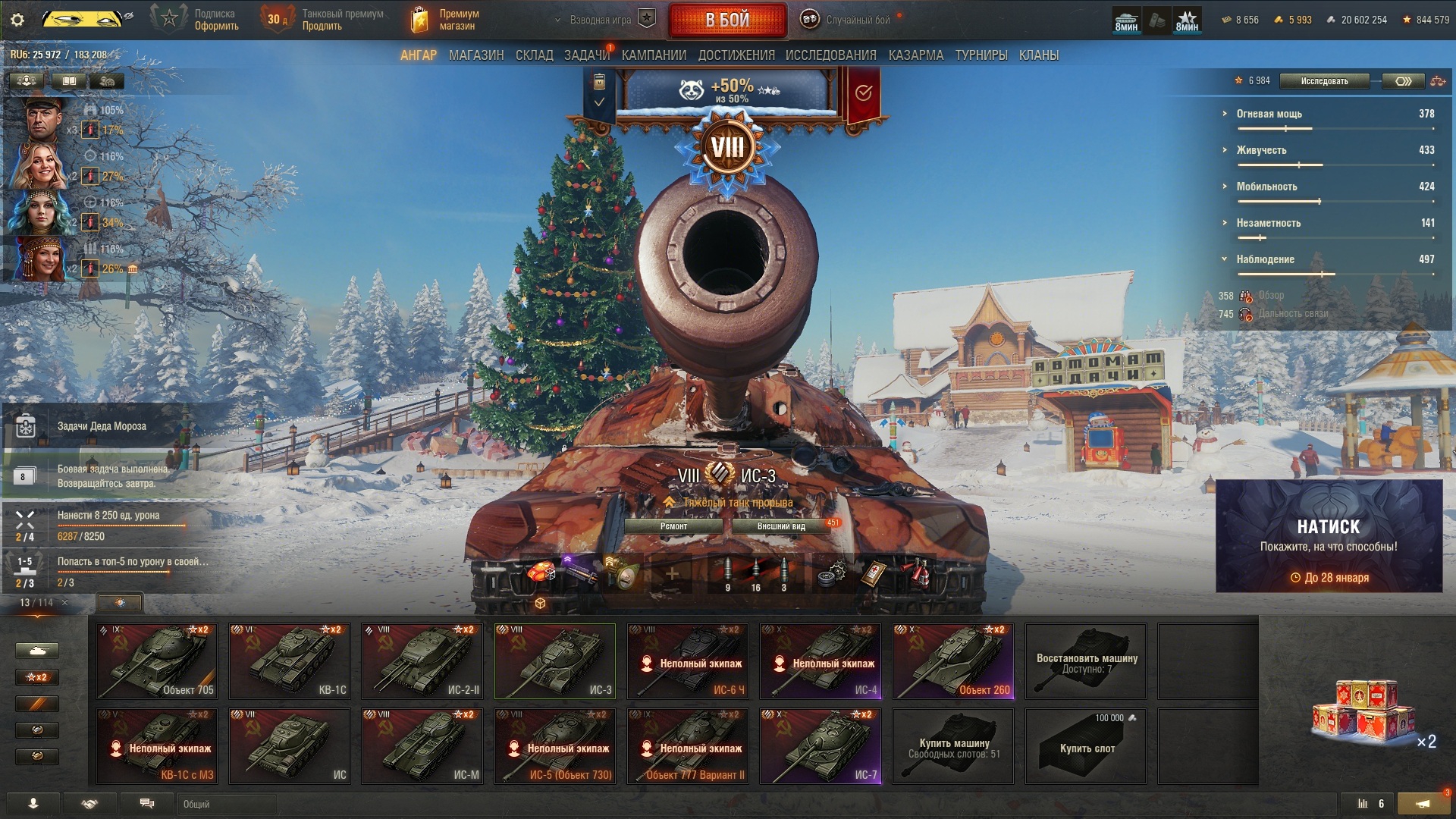The width and height of the screenshot is (1456, 819).
Task: Select the Объект 705 tank
Action: pos(157,661)
